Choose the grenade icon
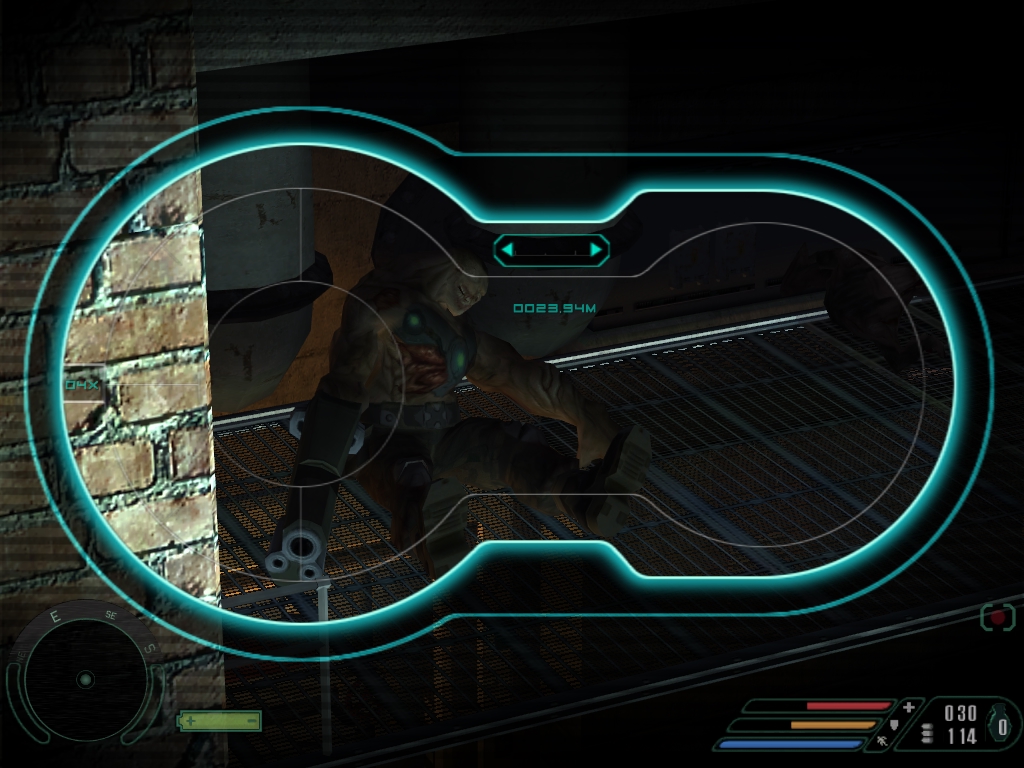This screenshot has width=1024, height=768. point(1002,725)
